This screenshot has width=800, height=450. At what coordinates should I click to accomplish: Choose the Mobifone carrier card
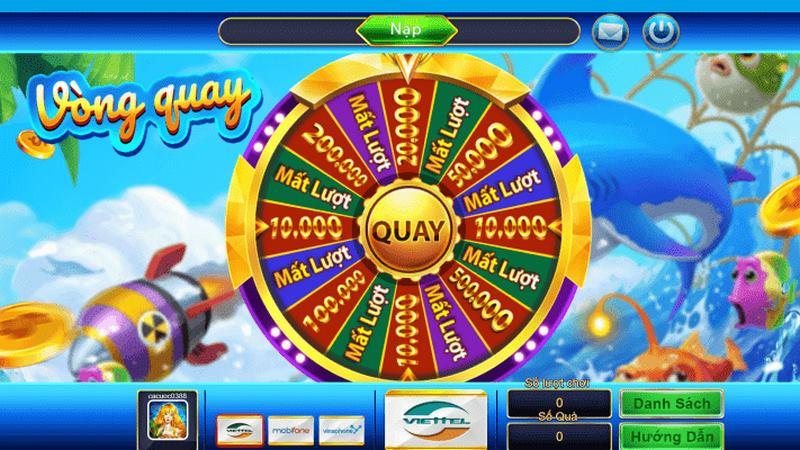click(x=290, y=428)
